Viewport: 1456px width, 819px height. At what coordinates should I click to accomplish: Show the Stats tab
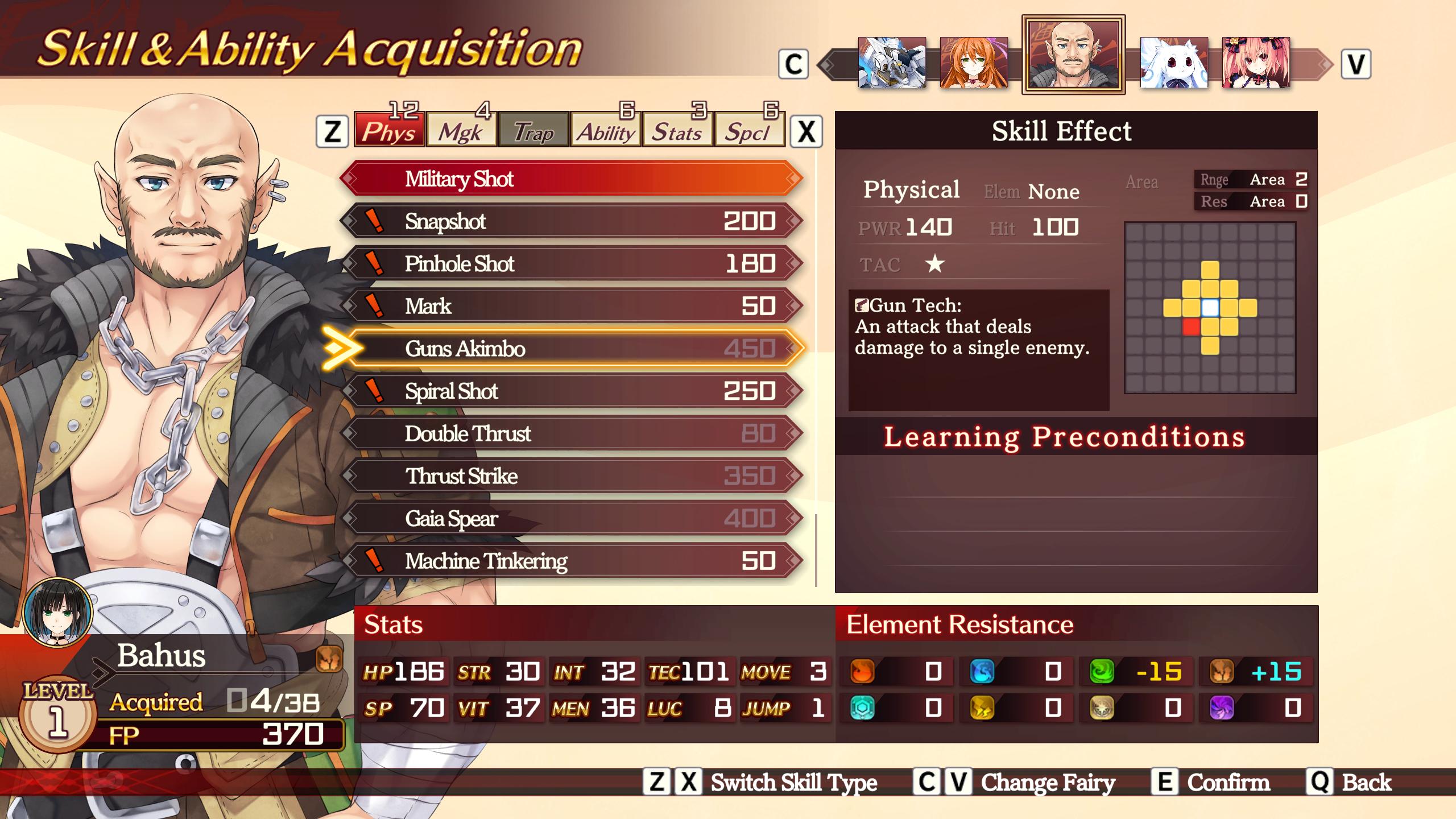coord(677,131)
